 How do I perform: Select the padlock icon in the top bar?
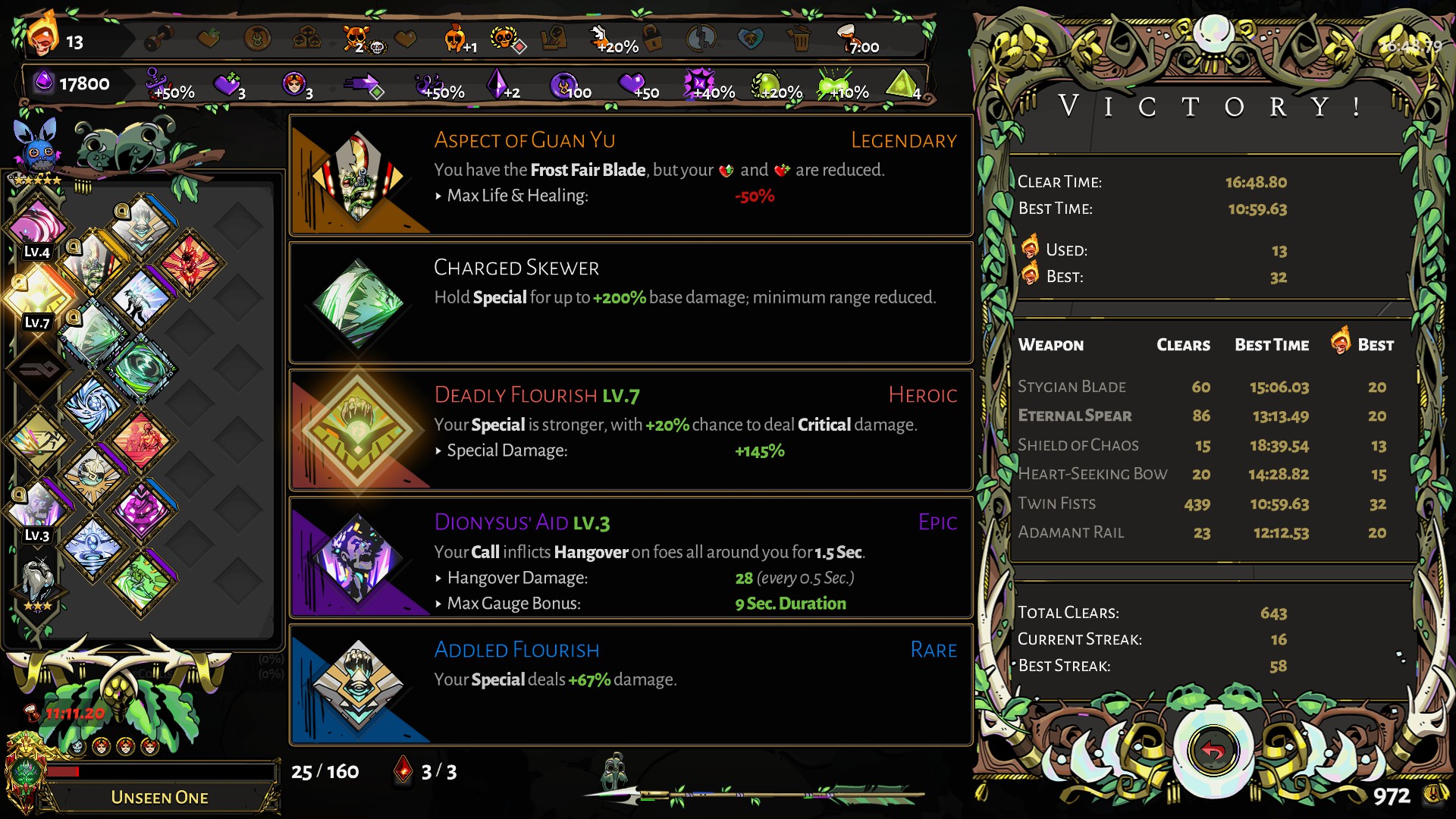(652, 38)
